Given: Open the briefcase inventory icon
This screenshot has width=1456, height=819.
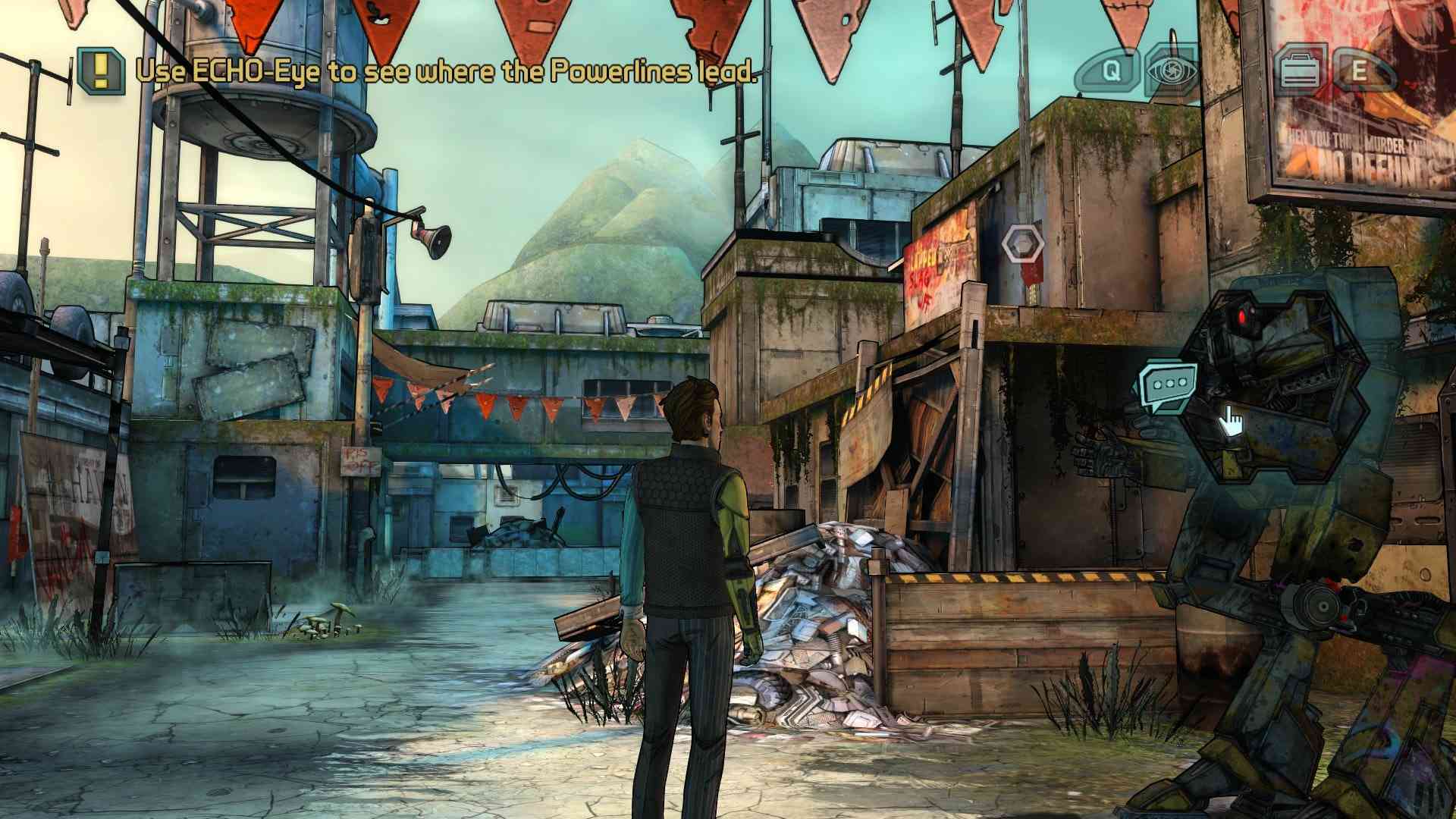Looking at the screenshot, I should point(1300,71).
